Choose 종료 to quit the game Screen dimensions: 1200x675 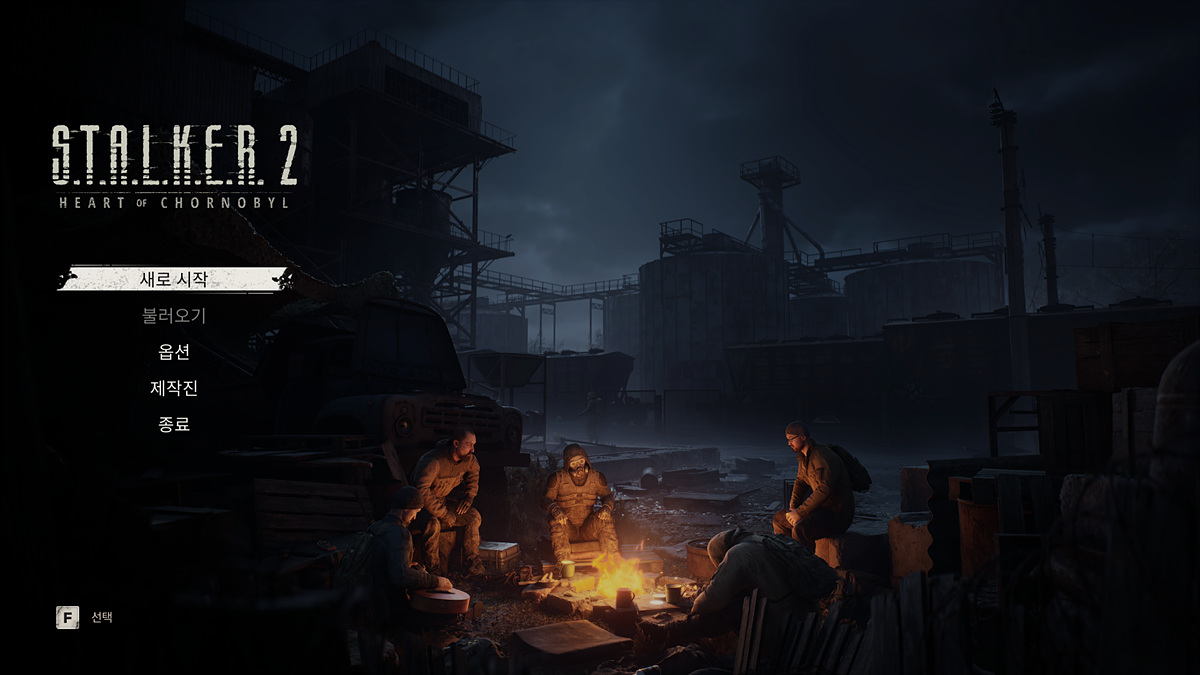[174, 424]
